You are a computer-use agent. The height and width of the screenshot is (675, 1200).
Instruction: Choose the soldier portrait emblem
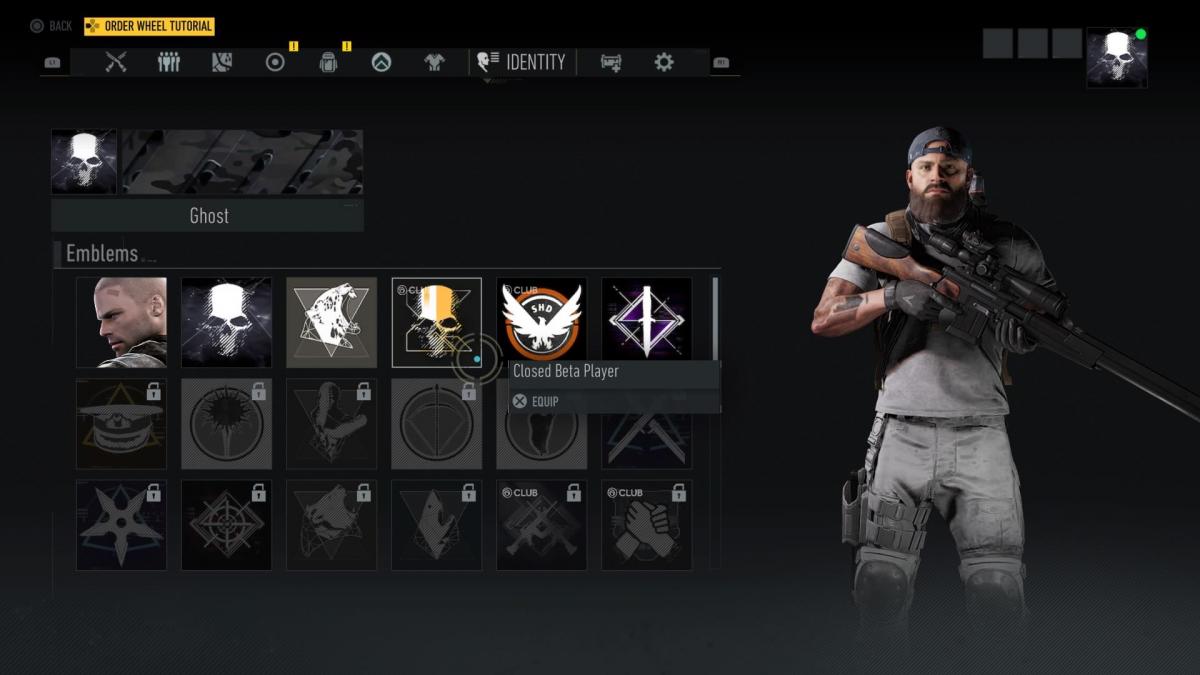click(x=121, y=322)
